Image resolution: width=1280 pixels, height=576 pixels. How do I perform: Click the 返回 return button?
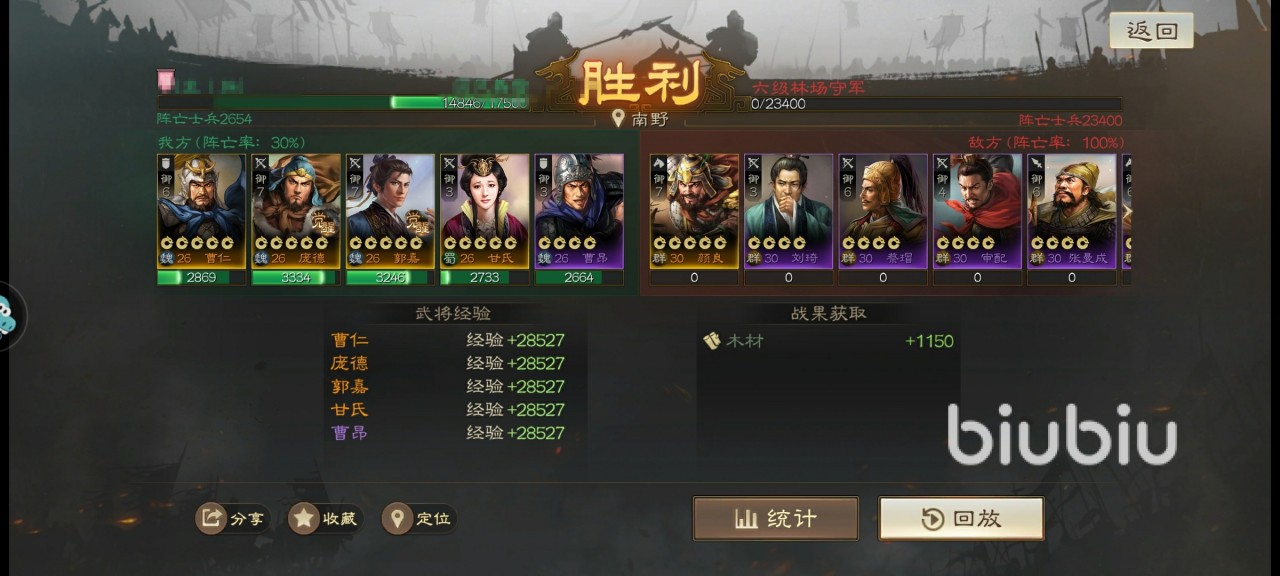(1151, 31)
